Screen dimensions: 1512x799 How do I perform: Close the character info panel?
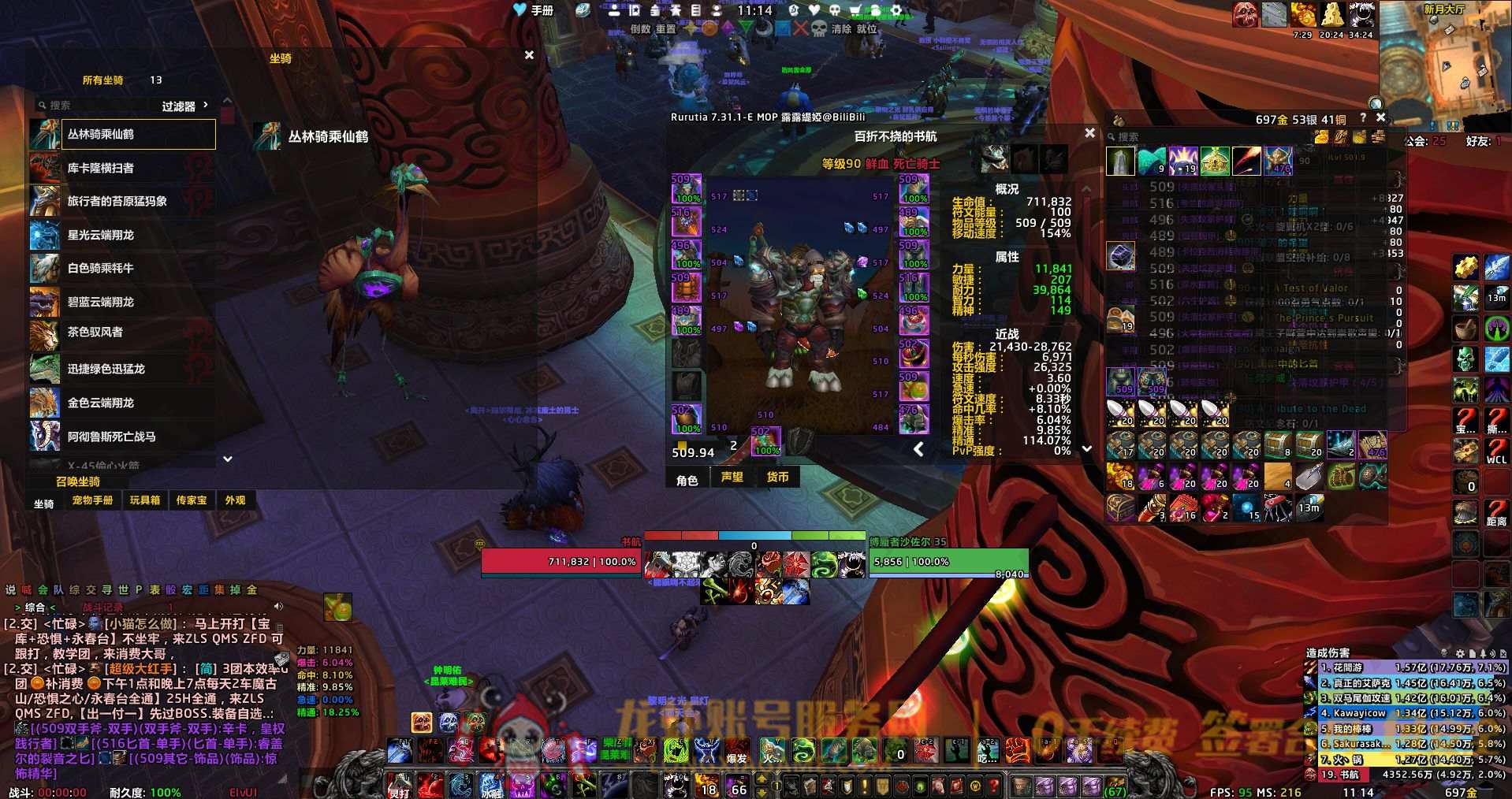pyautogui.click(x=1089, y=133)
